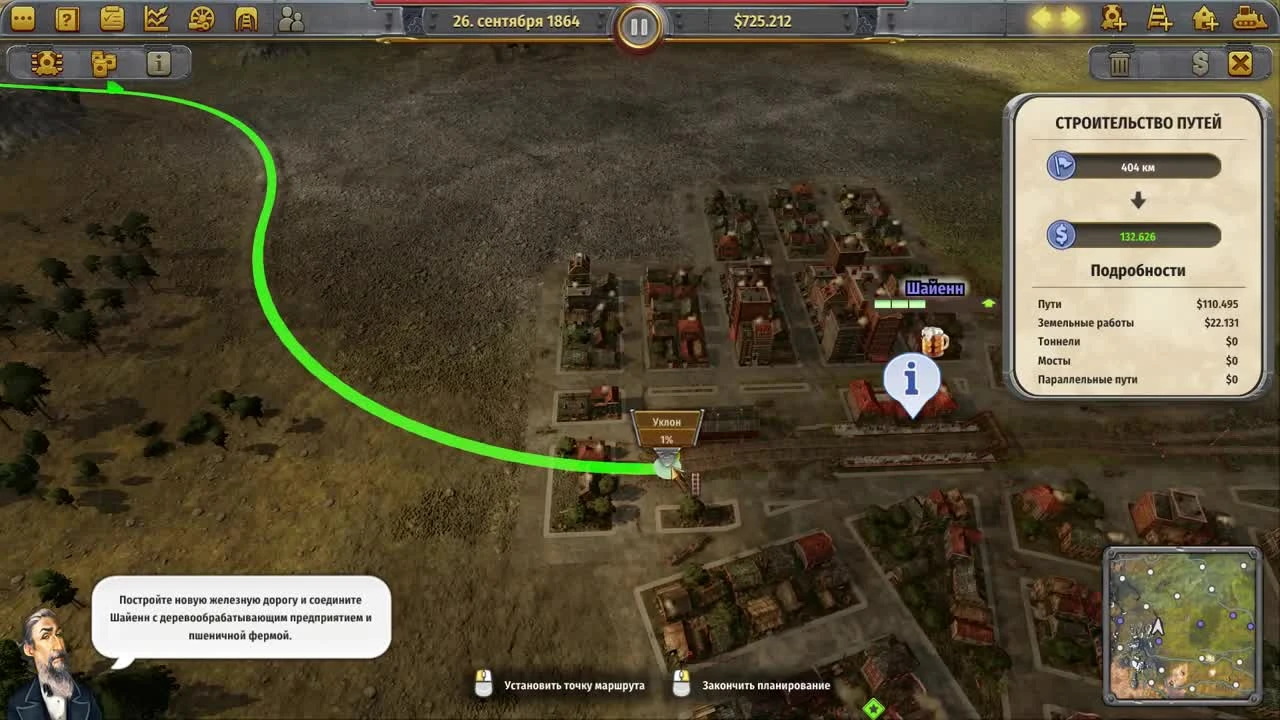Click the redo arrow at top right
The width and height of the screenshot is (1280, 720).
coord(1070,17)
